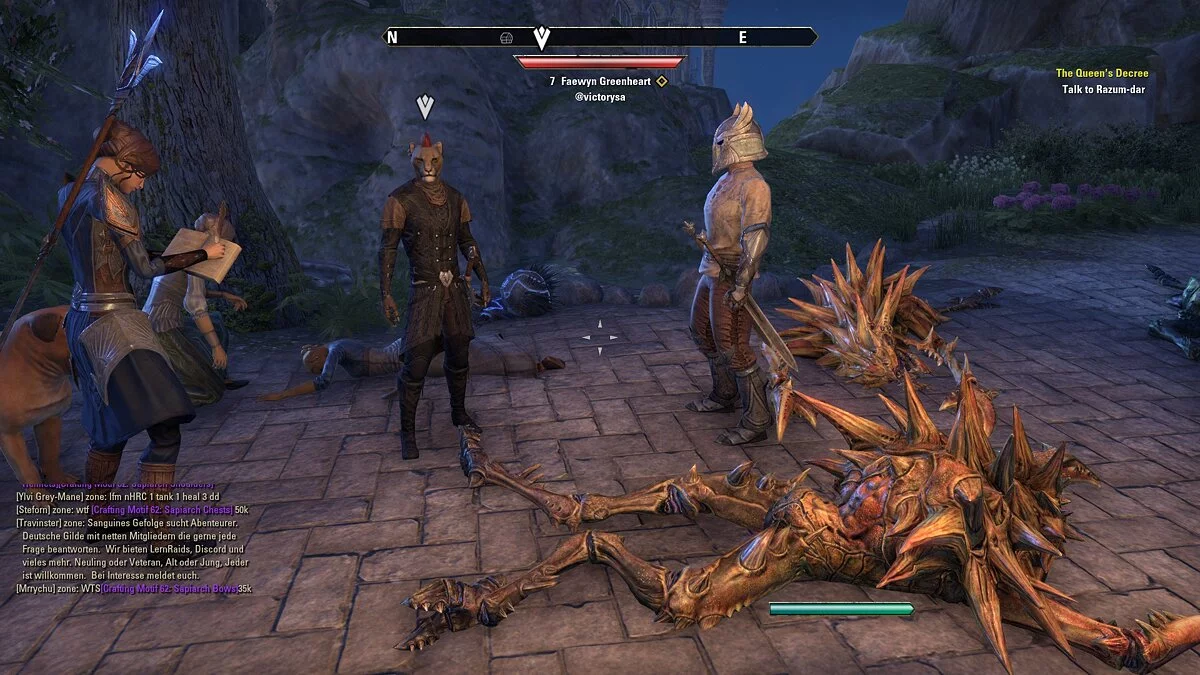Open the Sapiarch Bows motif link in chat
This screenshot has width=1200, height=675.
pos(176,589)
